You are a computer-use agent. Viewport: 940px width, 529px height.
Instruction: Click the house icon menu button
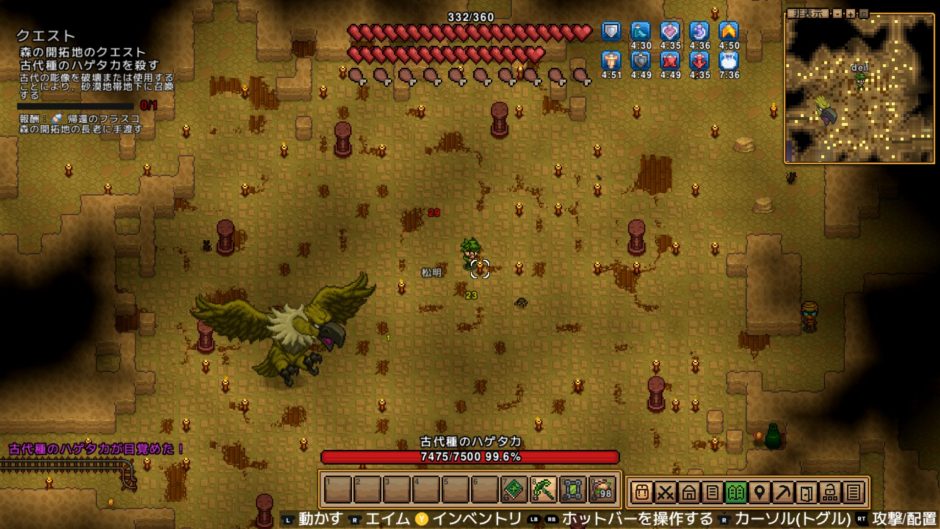click(x=689, y=492)
